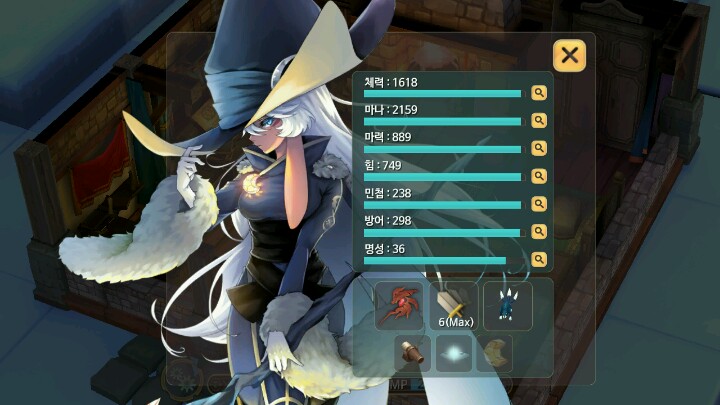
Task: Select the red creature item slot
Action: (x=400, y=305)
